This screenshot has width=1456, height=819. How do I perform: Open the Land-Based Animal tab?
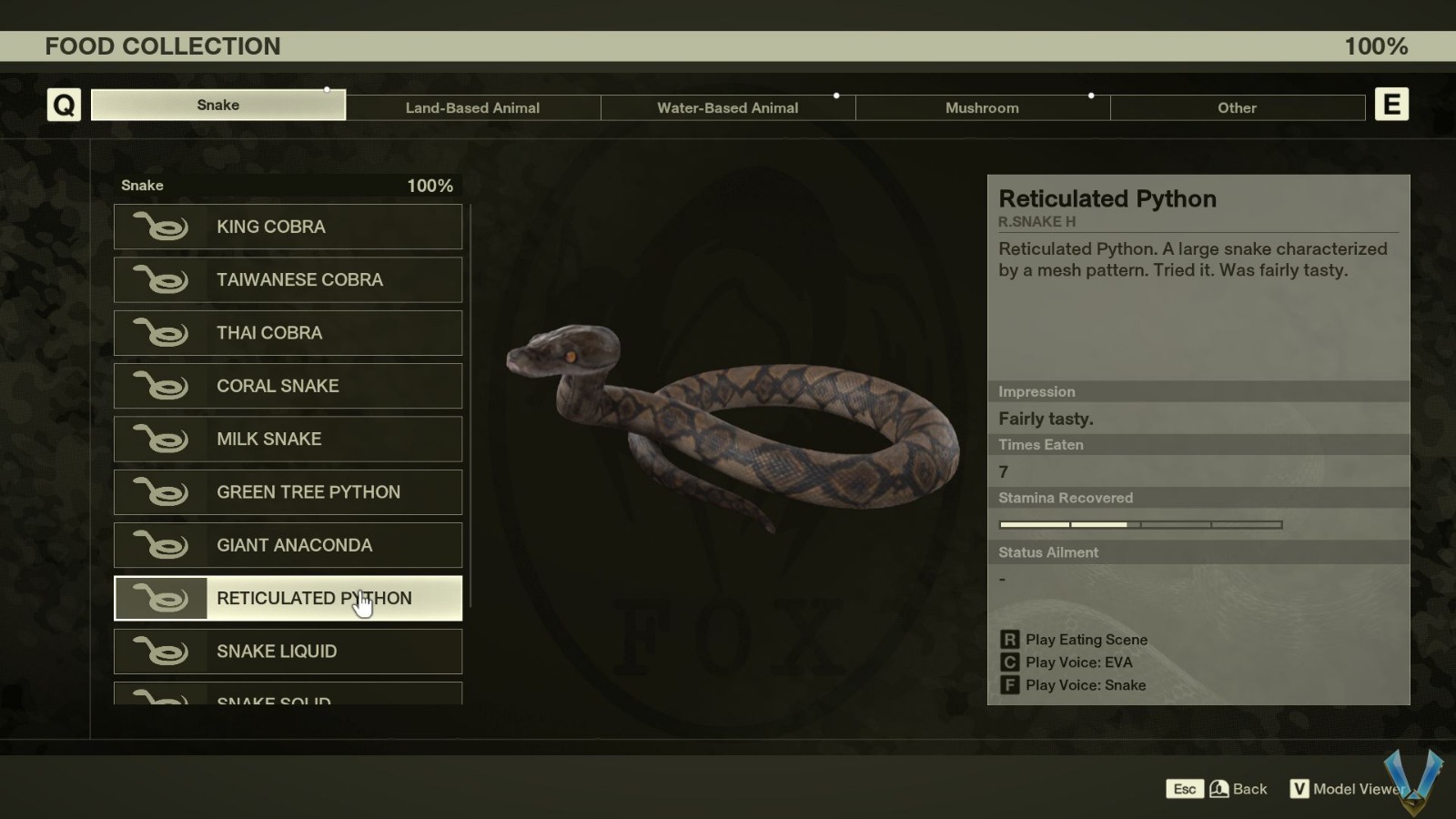[x=472, y=107]
